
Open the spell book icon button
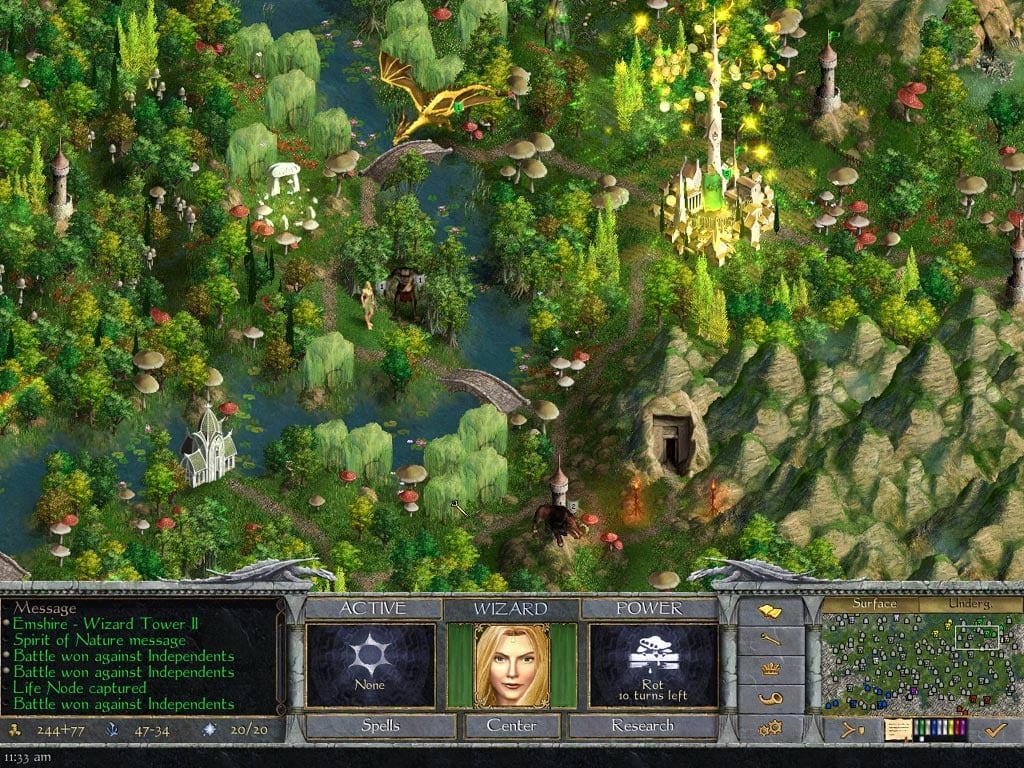coord(770,611)
